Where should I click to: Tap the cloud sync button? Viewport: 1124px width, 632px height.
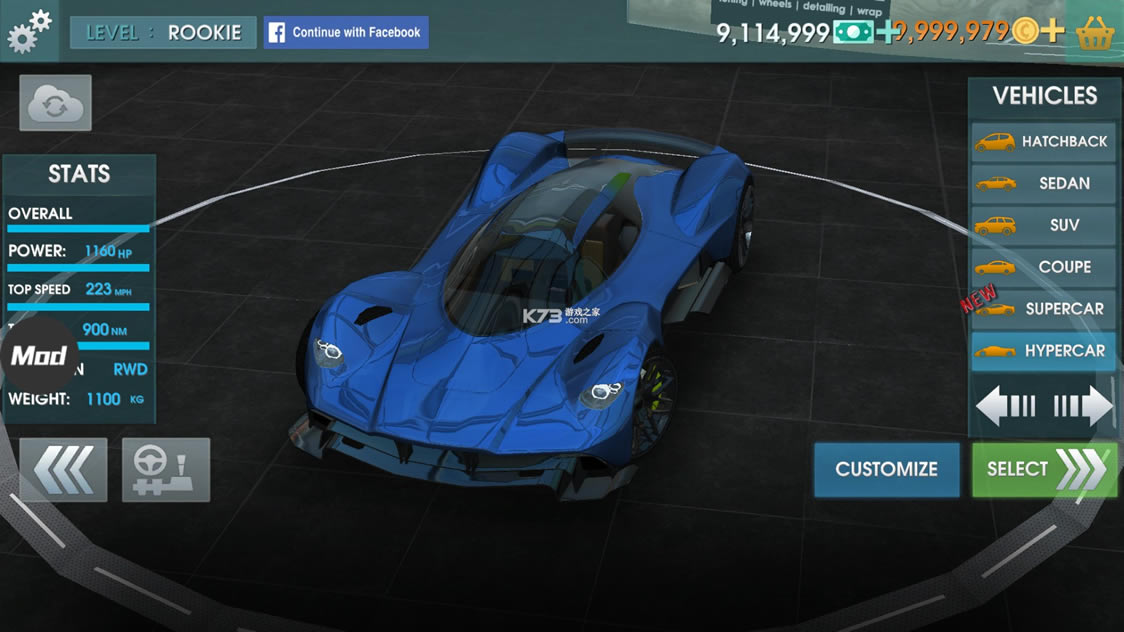(x=55, y=103)
